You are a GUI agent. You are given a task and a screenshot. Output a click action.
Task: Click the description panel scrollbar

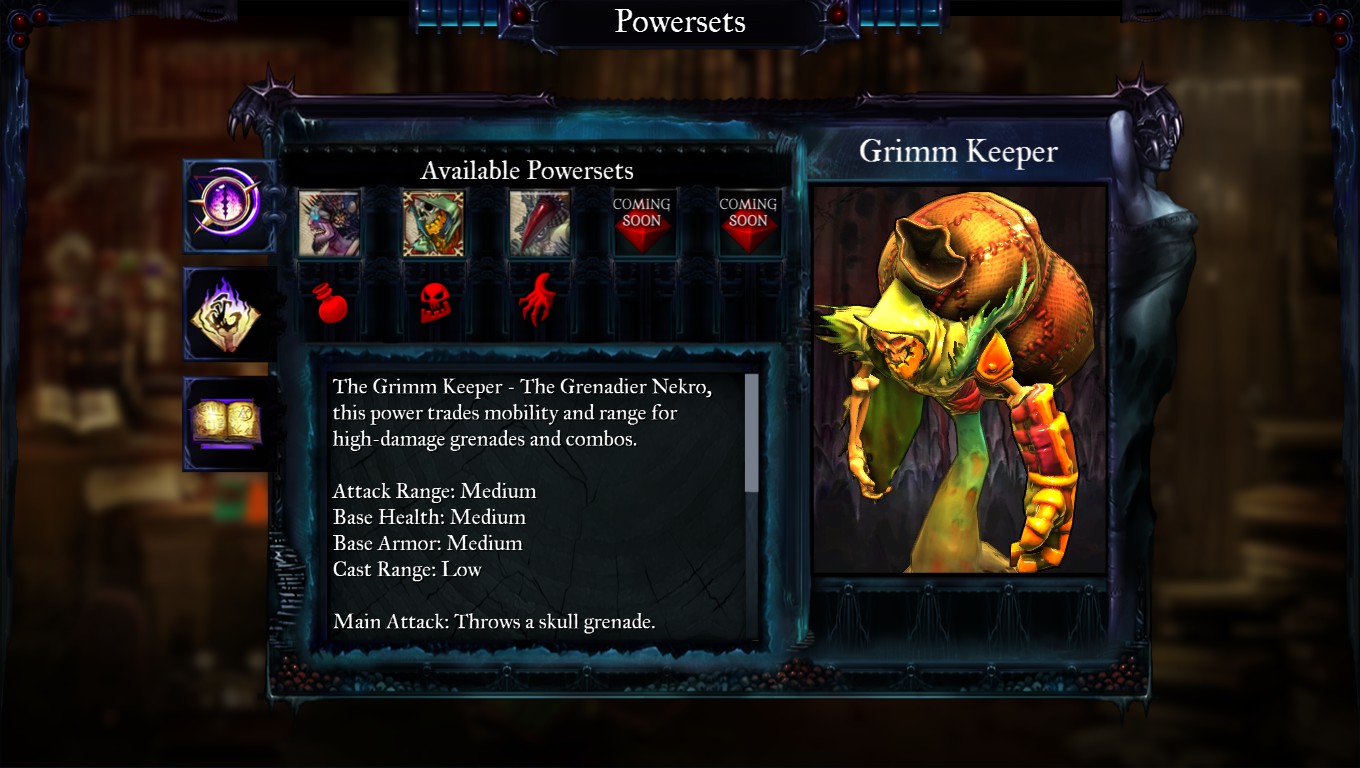[752, 433]
